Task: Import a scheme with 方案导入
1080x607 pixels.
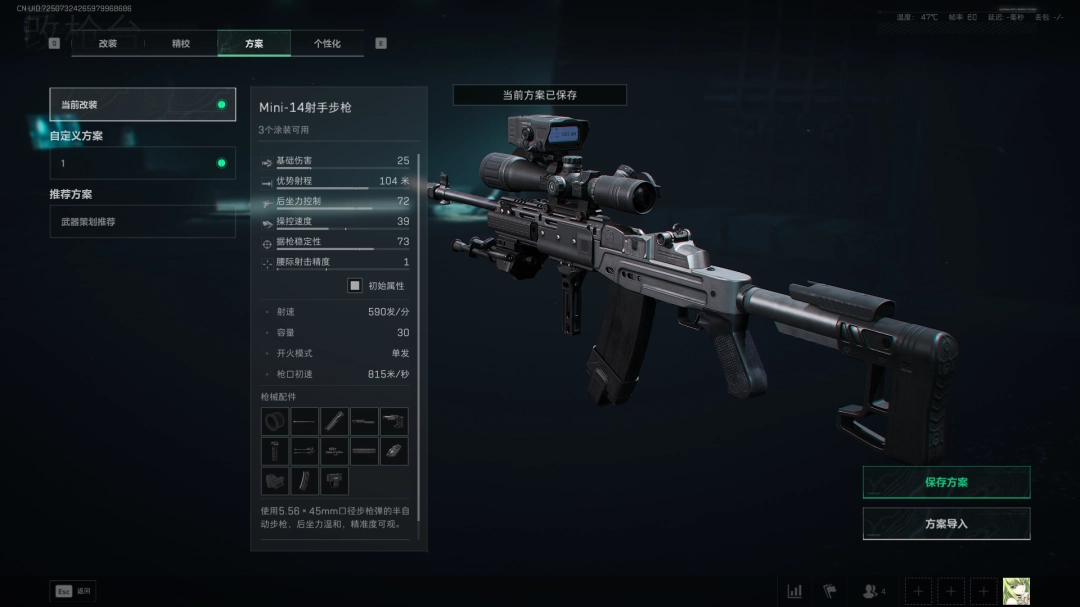Action: point(946,523)
